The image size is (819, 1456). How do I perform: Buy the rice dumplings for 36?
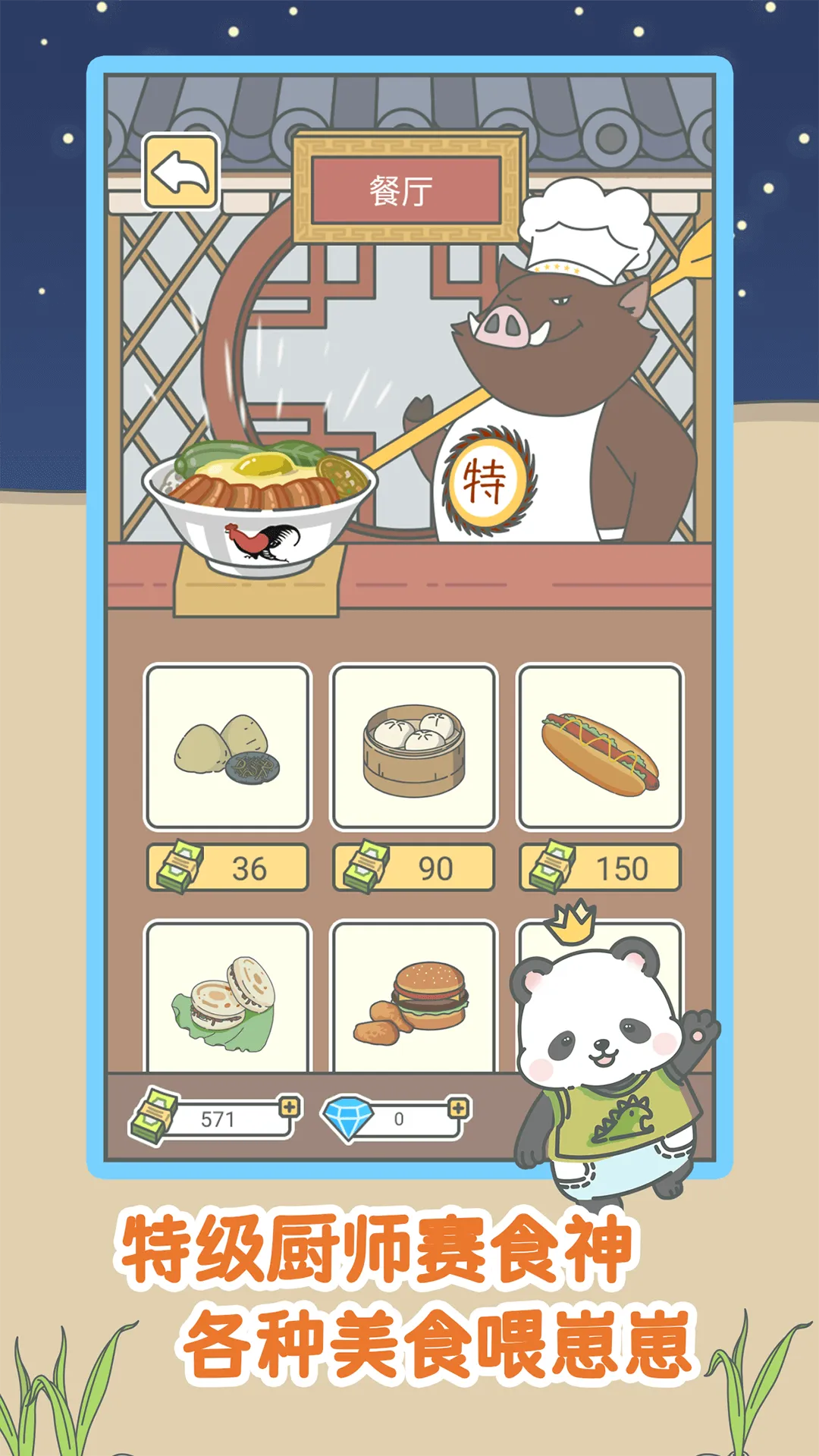pyautogui.click(x=227, y=868)
